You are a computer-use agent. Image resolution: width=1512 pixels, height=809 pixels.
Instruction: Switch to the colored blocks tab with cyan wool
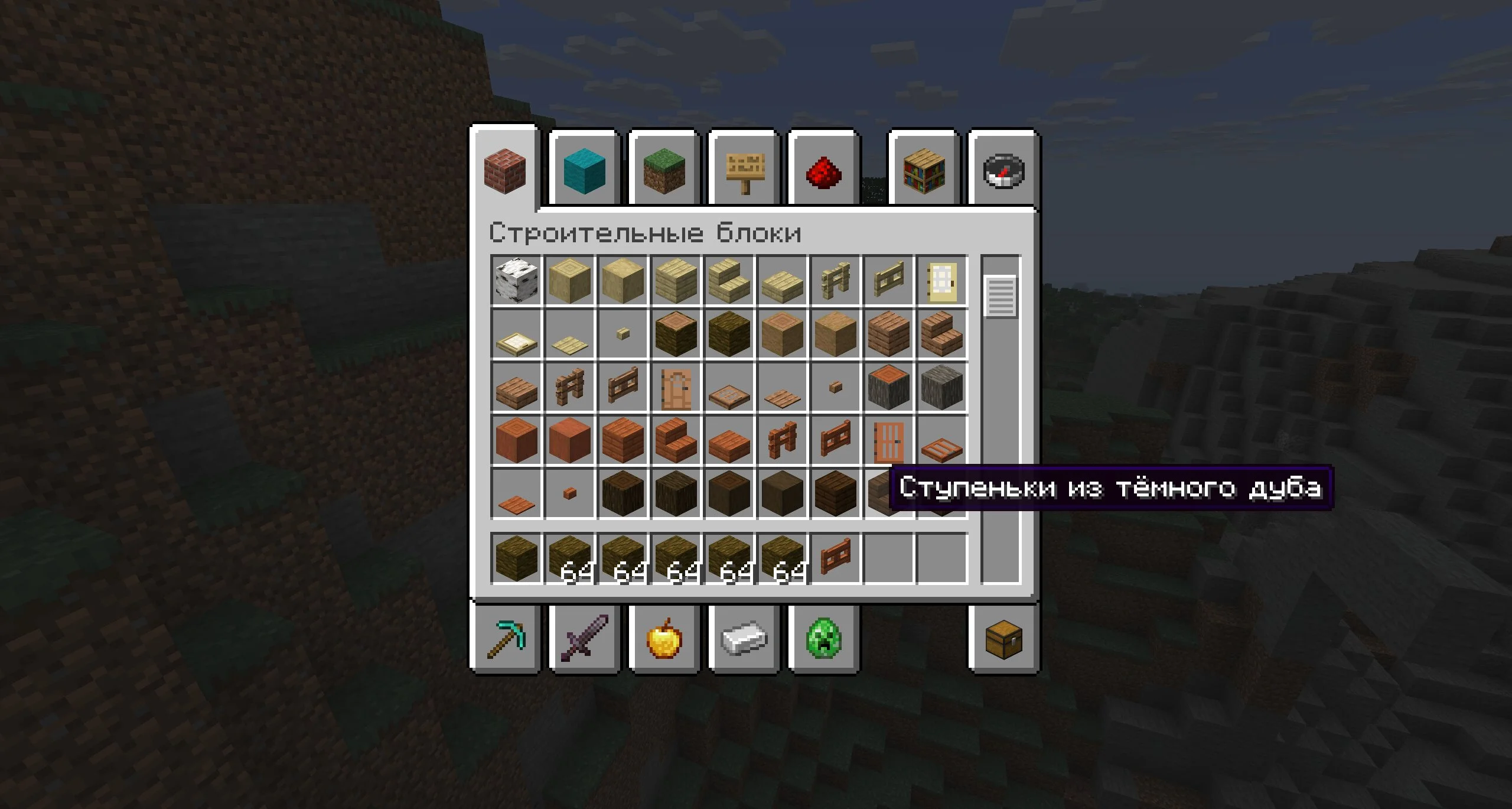[x=584, y=171]
